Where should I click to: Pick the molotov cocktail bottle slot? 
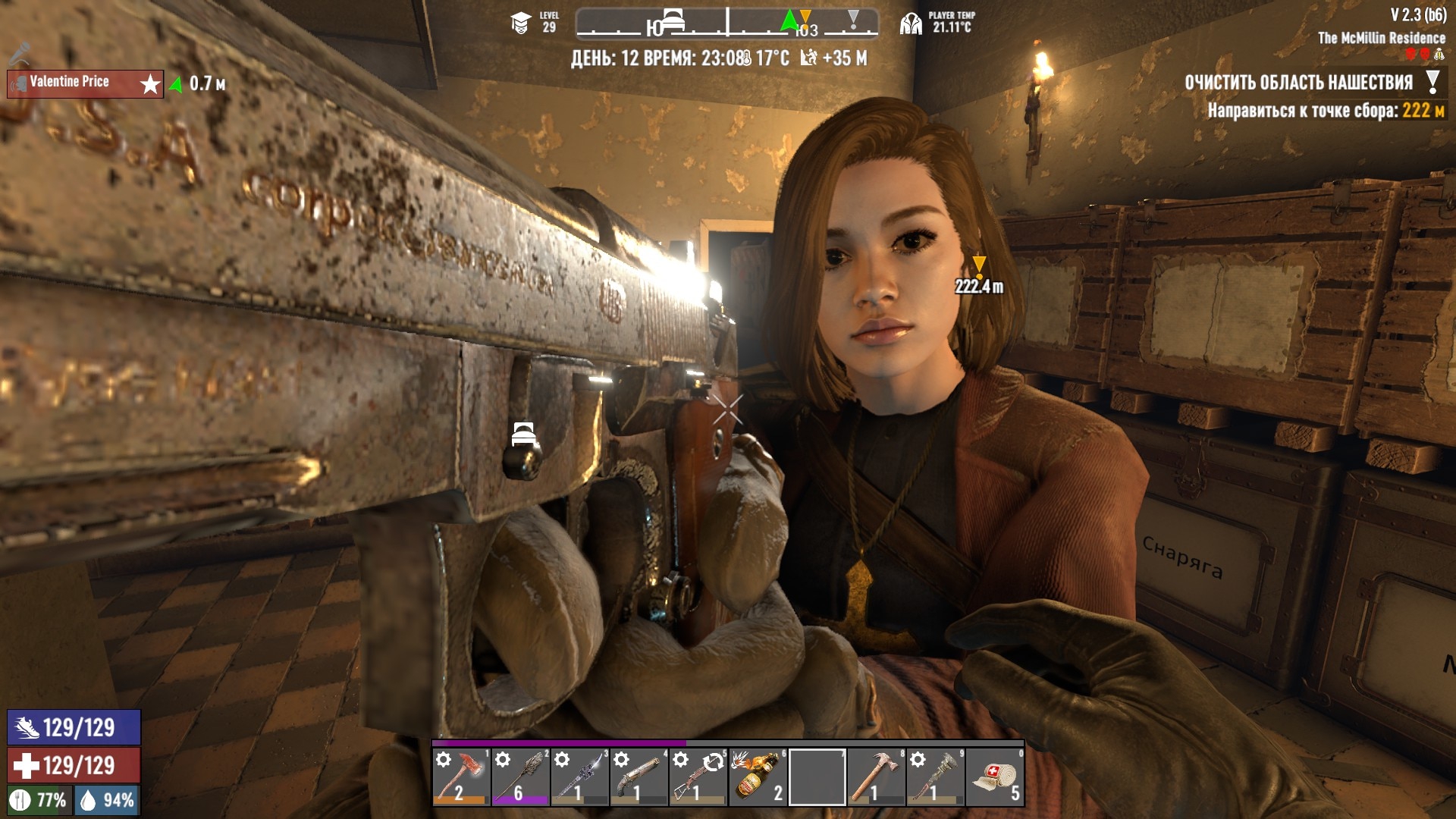[x=757, y=777]
